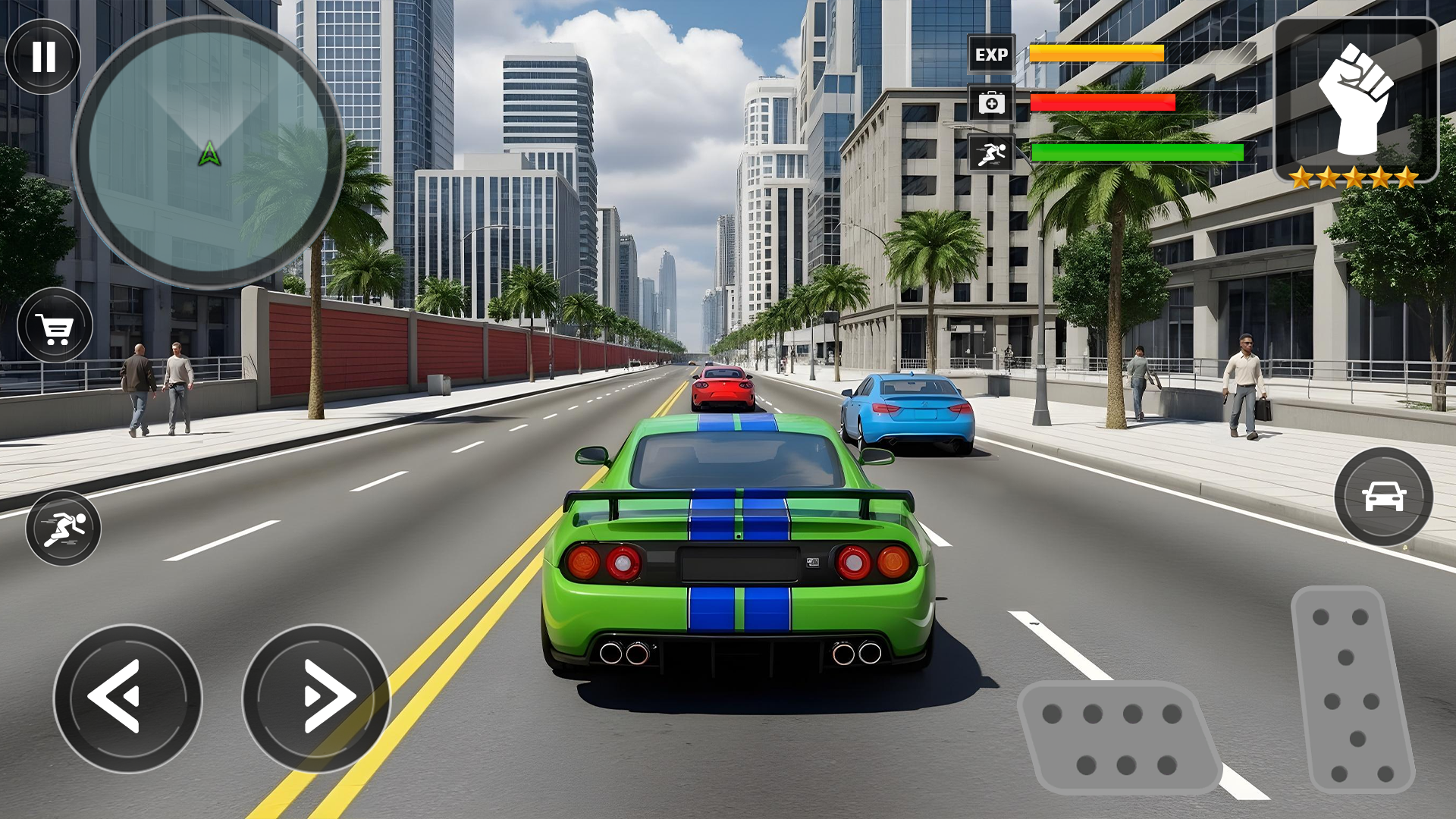The width and height of the screenshot is (1456, 819).
Task: Steer right with the right arrow
Action: click(x=316, y=698)
